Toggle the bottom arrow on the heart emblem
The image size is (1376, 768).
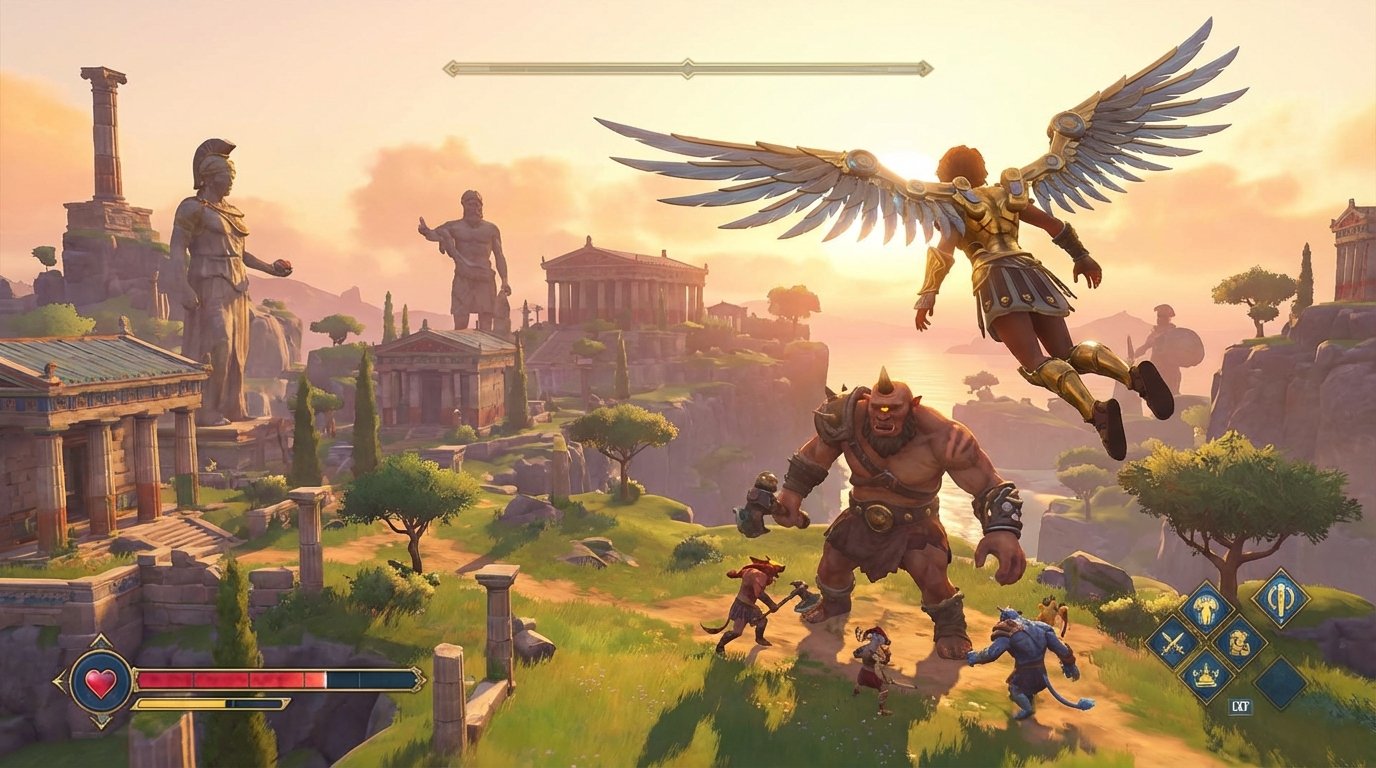[101, 722]
